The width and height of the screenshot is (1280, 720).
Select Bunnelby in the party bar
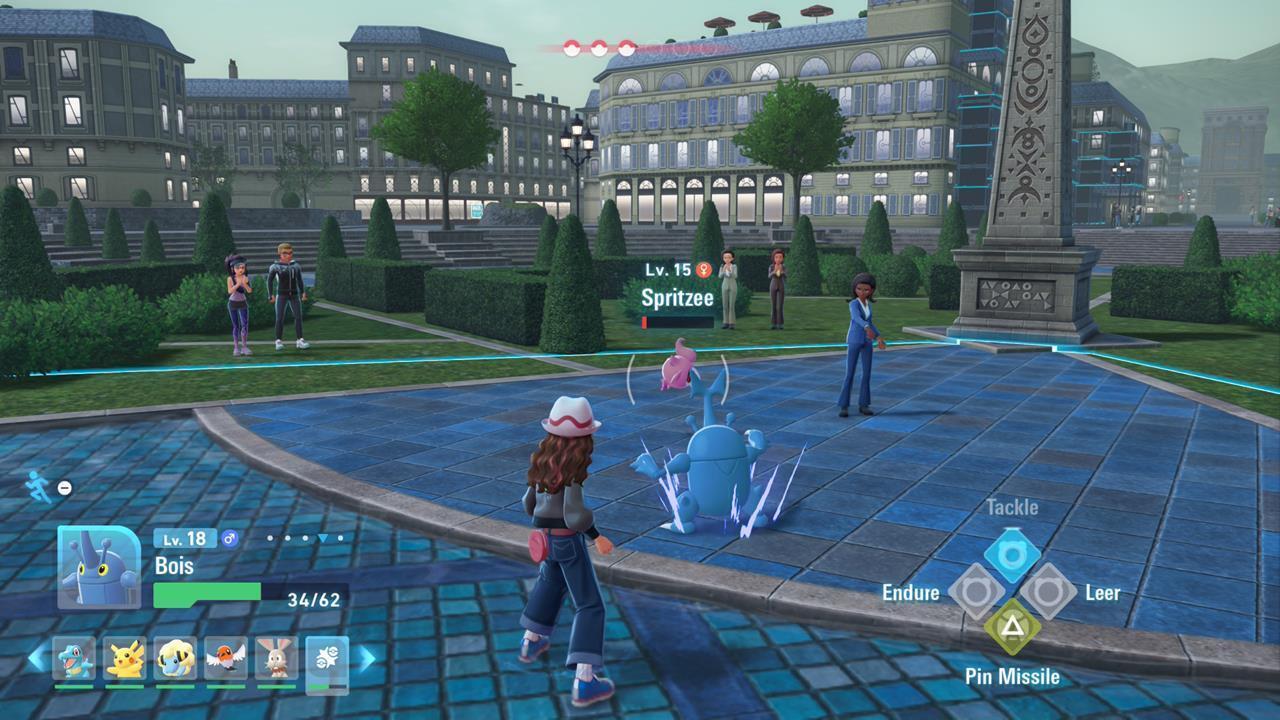(277, 658)
